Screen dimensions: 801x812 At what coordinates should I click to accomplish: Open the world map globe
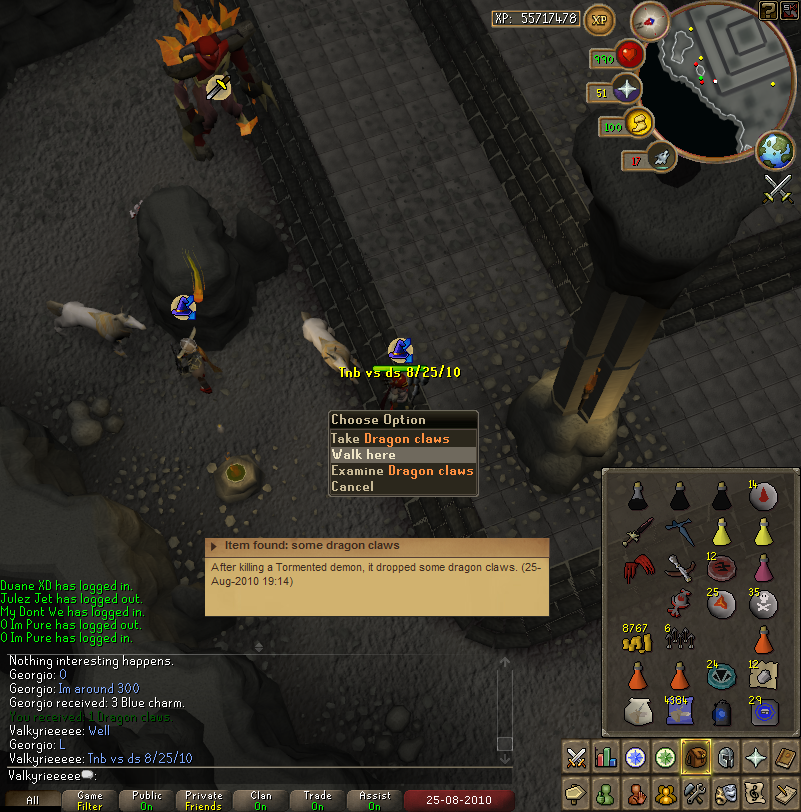(775, 152)
